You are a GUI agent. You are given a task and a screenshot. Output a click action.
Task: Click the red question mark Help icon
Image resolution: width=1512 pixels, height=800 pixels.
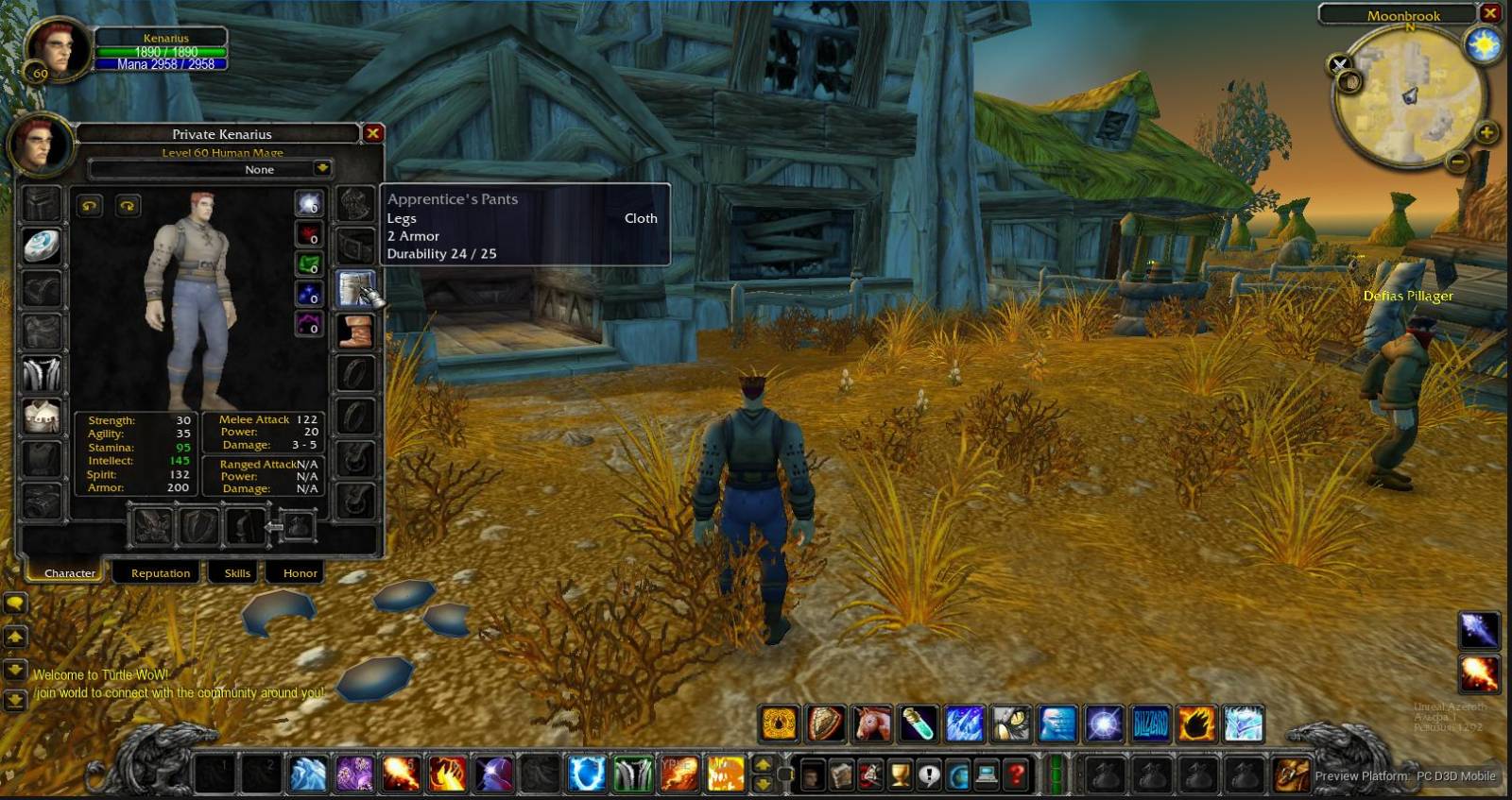click(x=1016, y=775)
